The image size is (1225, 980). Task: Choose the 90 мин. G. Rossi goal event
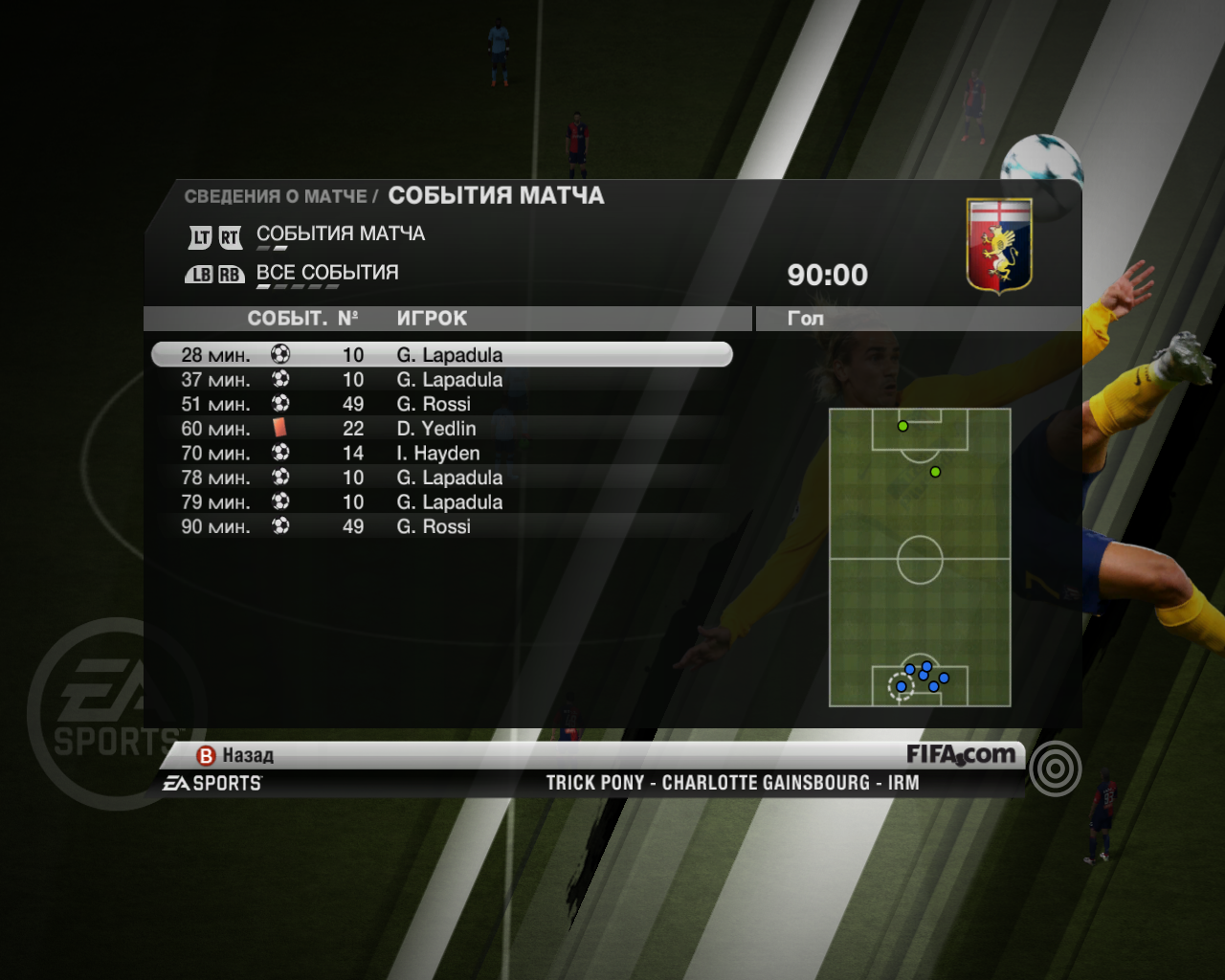pos(440,526)
